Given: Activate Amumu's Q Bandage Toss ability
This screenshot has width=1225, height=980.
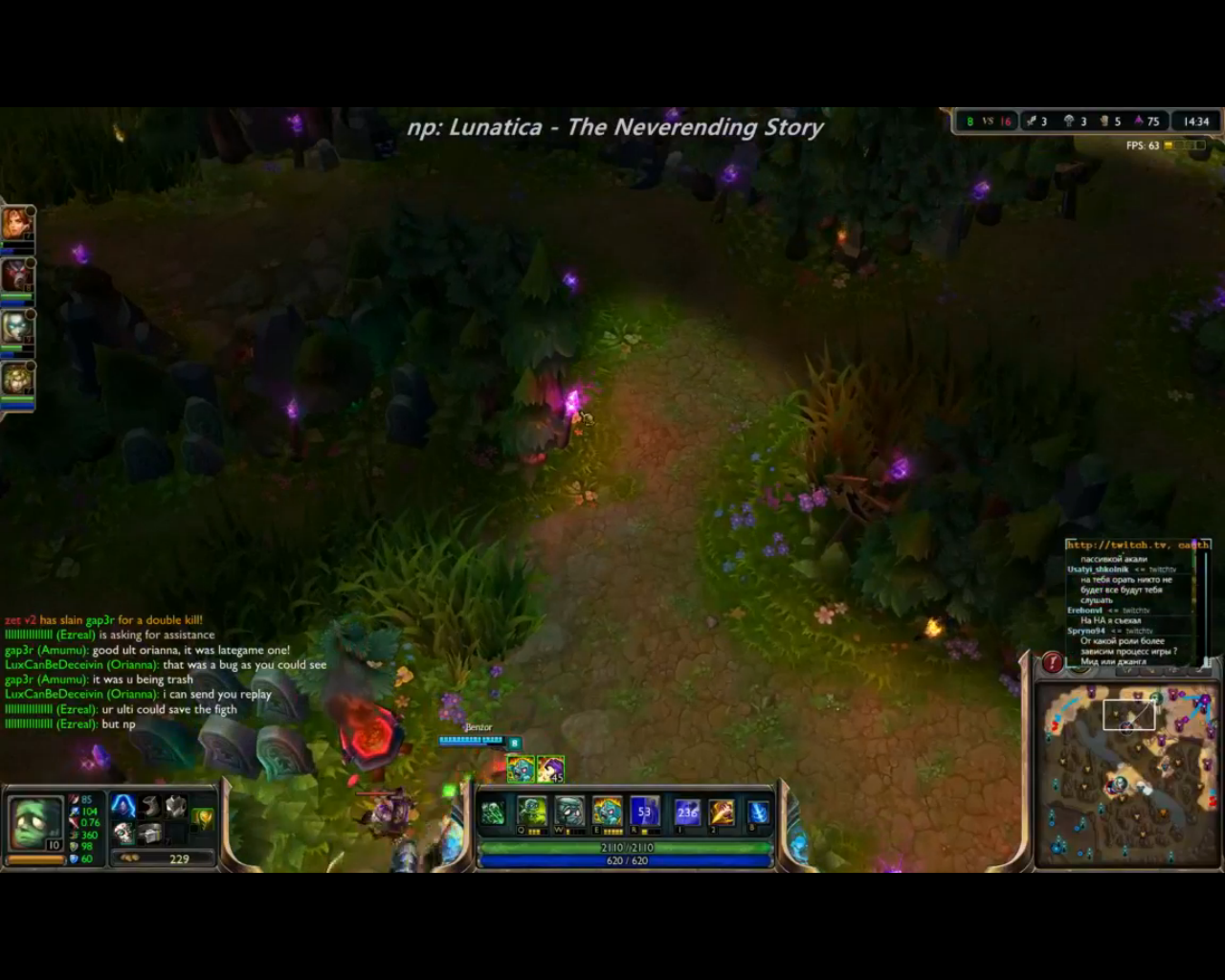Looking at the screenshot, I should click(x=531, y=812).
